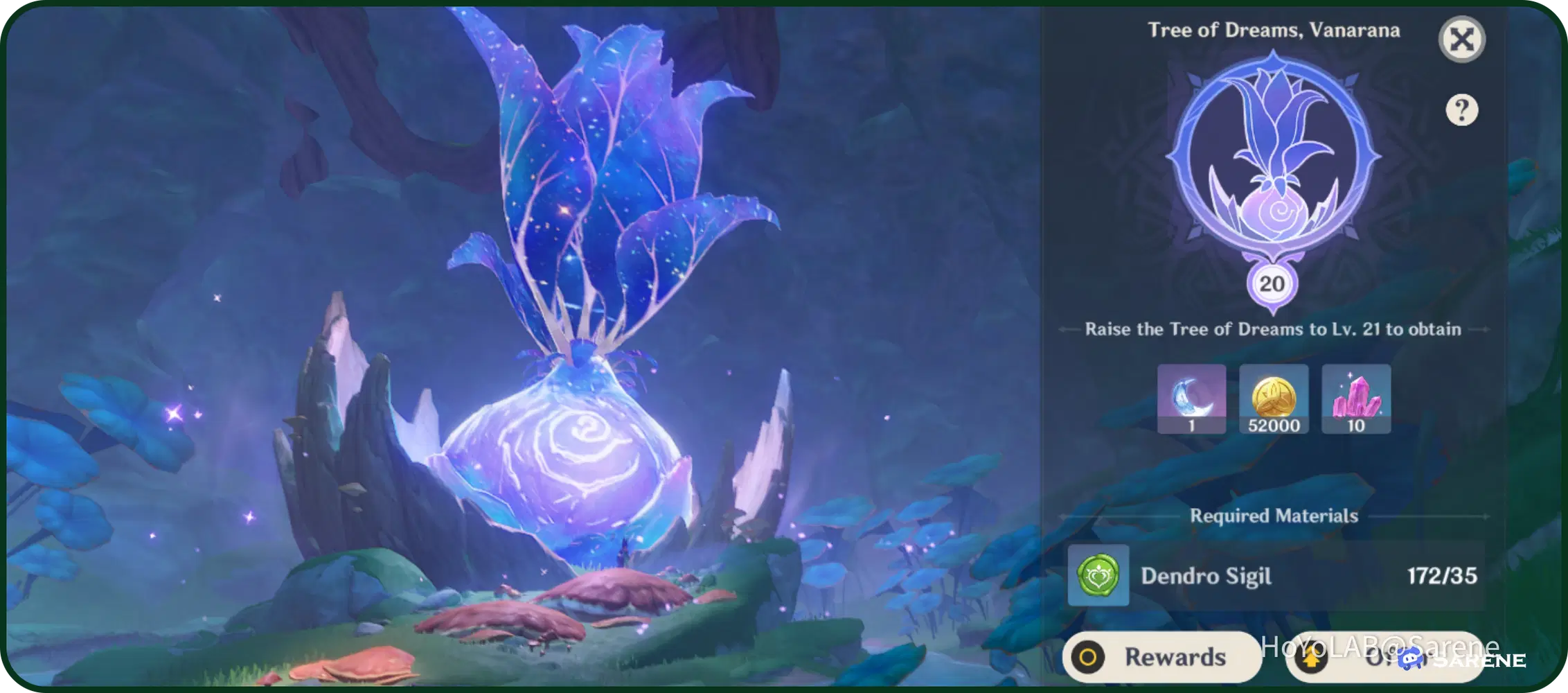Close the Tree of Dreams panel
The width and height of the screenshot is (1568, 693).
click(1462, 40)
